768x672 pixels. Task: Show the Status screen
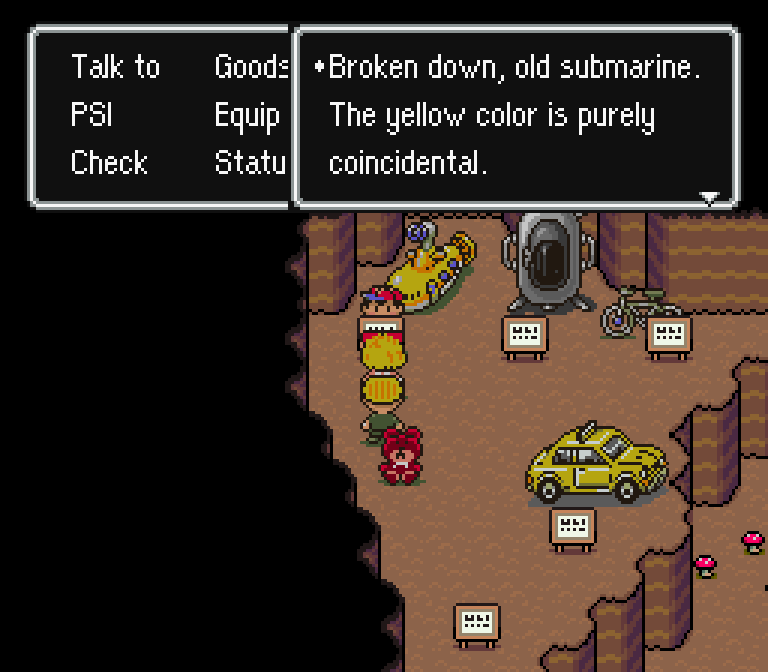pos(251,163)
